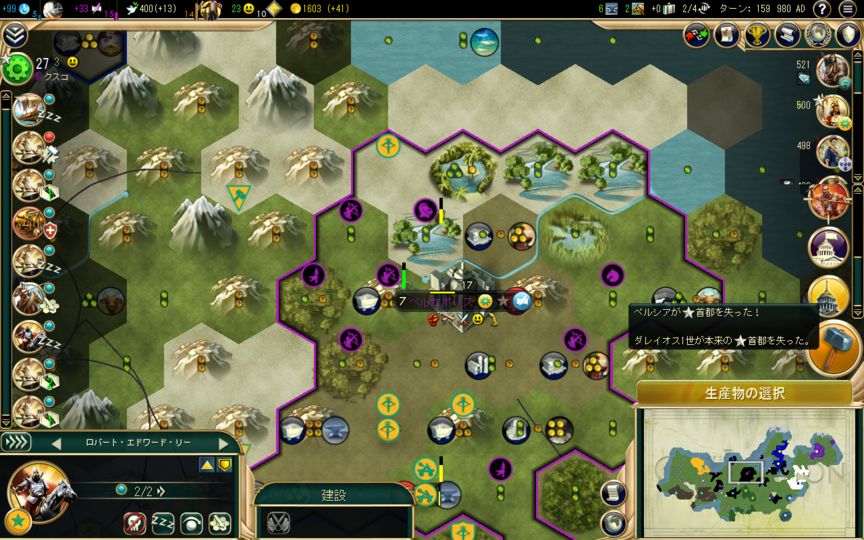Click the gear research icon showing 27
The height and width of the screenshot is (540, 864).
click(x=17, y=68)
